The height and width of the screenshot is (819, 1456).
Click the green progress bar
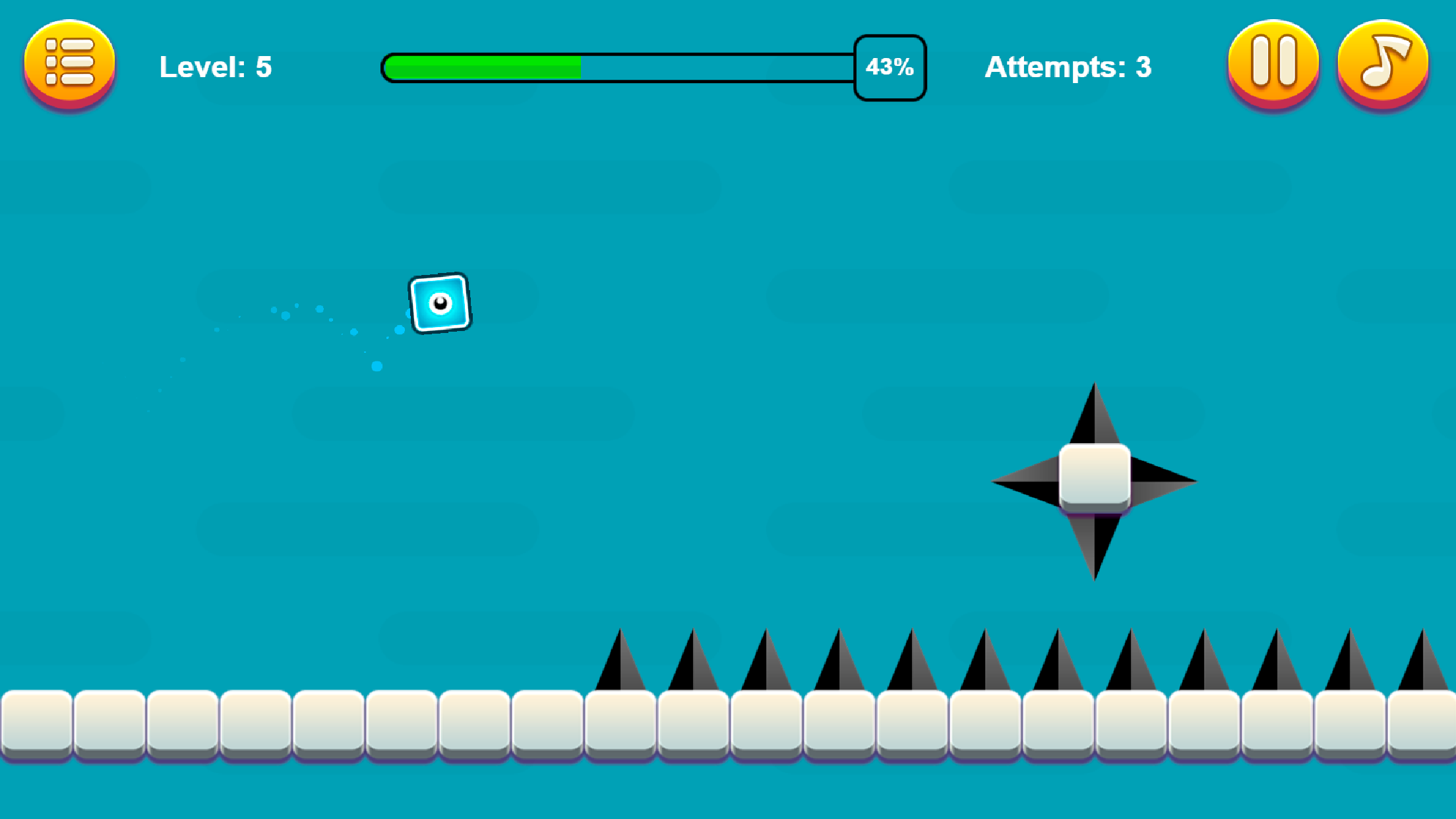(x=481, y=66)
